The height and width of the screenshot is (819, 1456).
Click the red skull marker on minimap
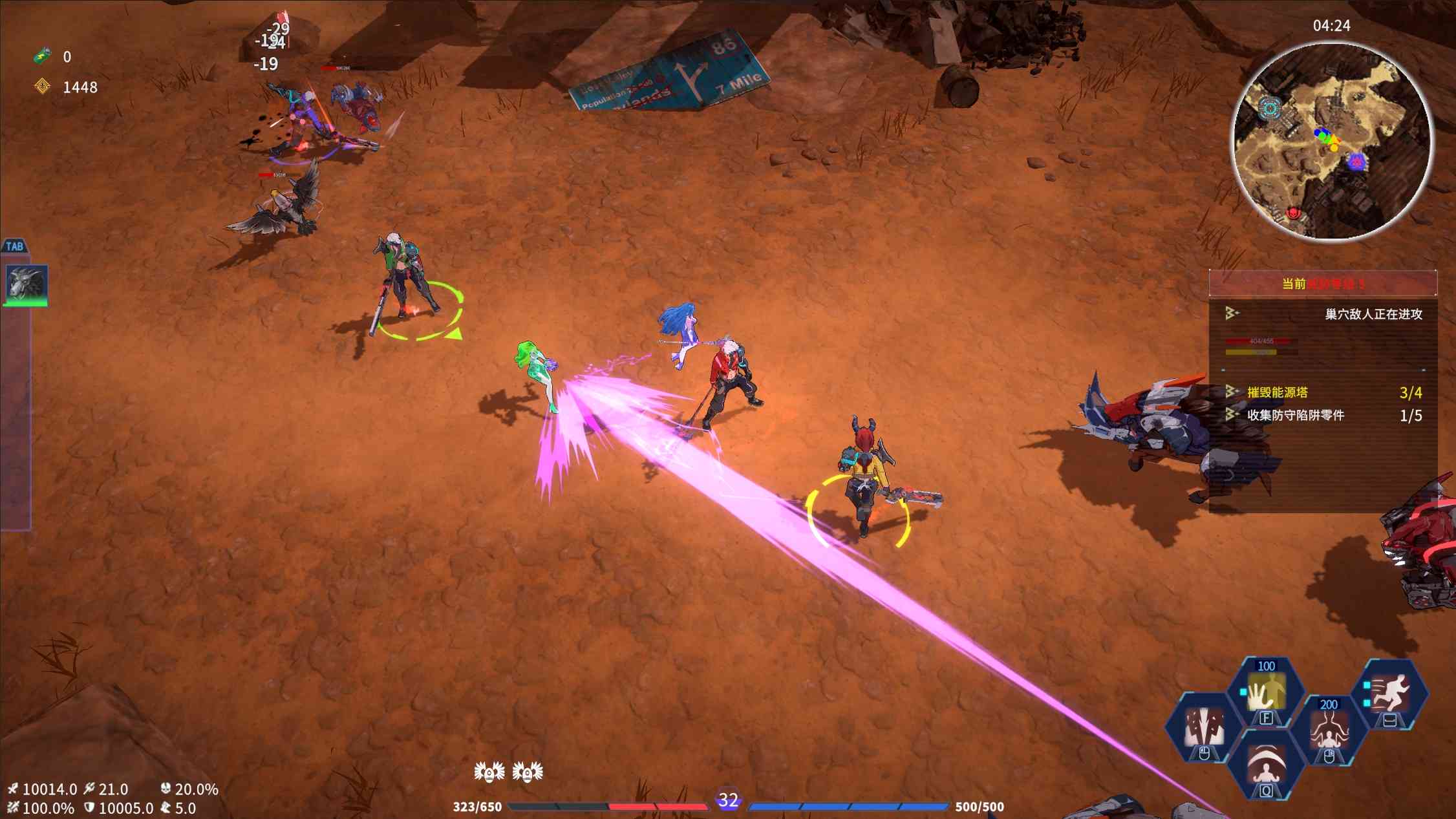(x=1294, y=213)
